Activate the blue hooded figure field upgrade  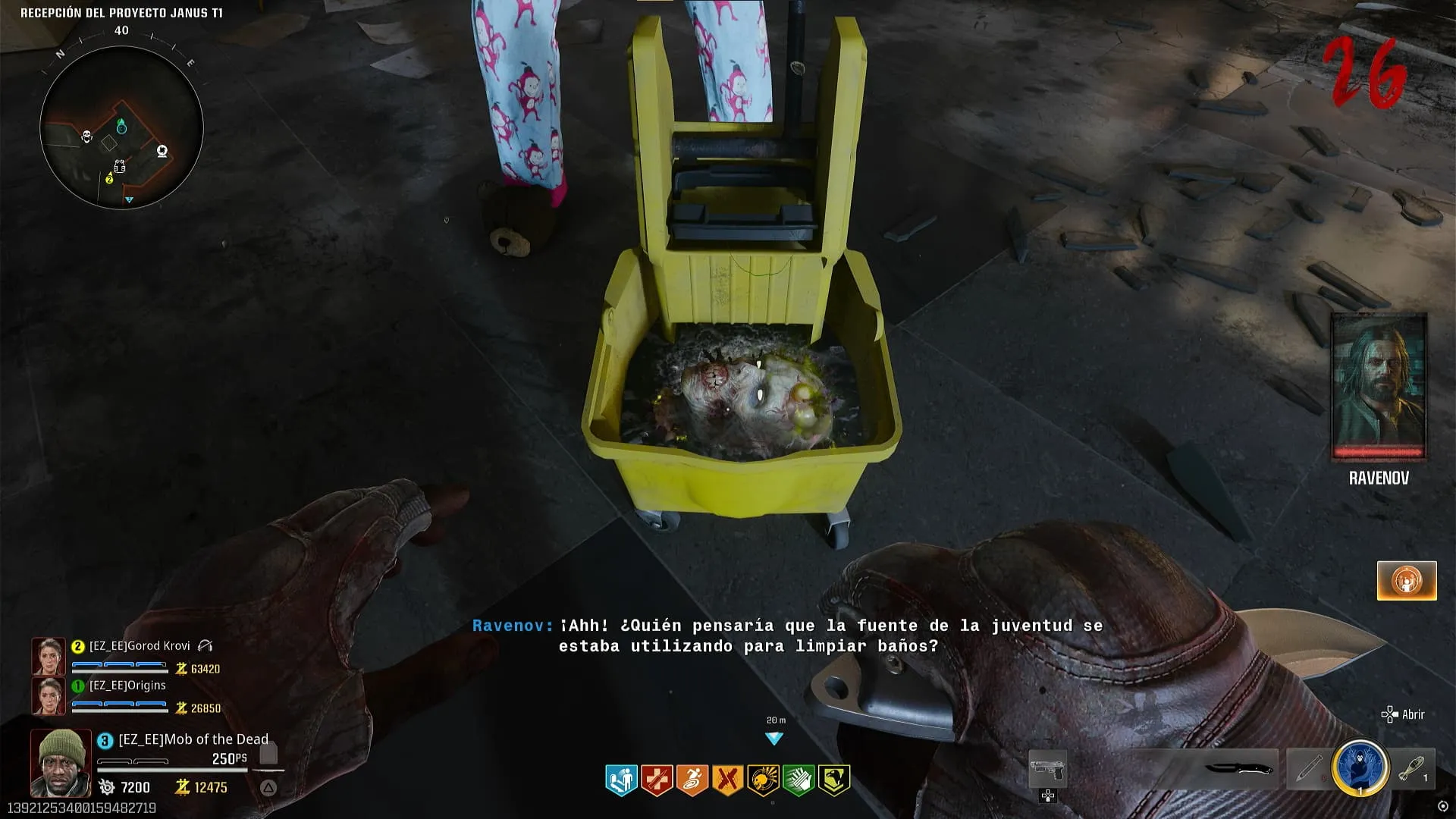[x=1360, y=767]
